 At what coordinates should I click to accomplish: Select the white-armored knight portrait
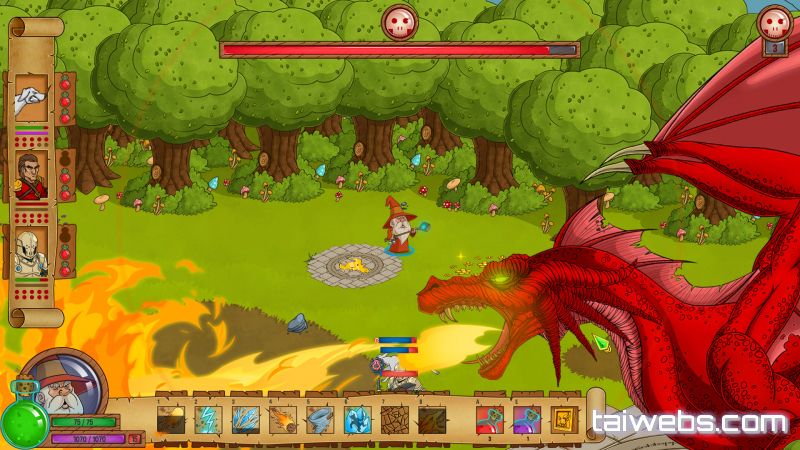32,252
